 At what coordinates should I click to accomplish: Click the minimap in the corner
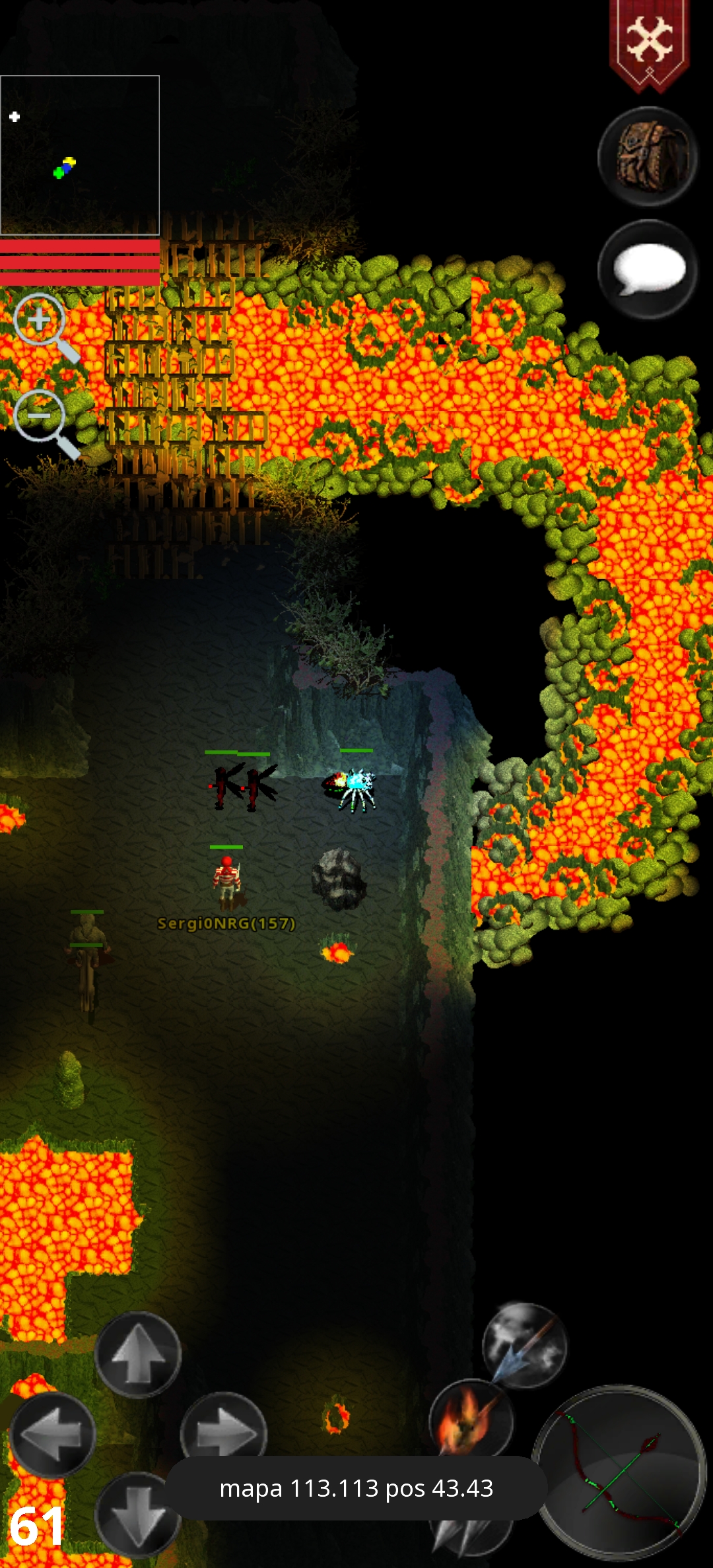click(80, 155)
